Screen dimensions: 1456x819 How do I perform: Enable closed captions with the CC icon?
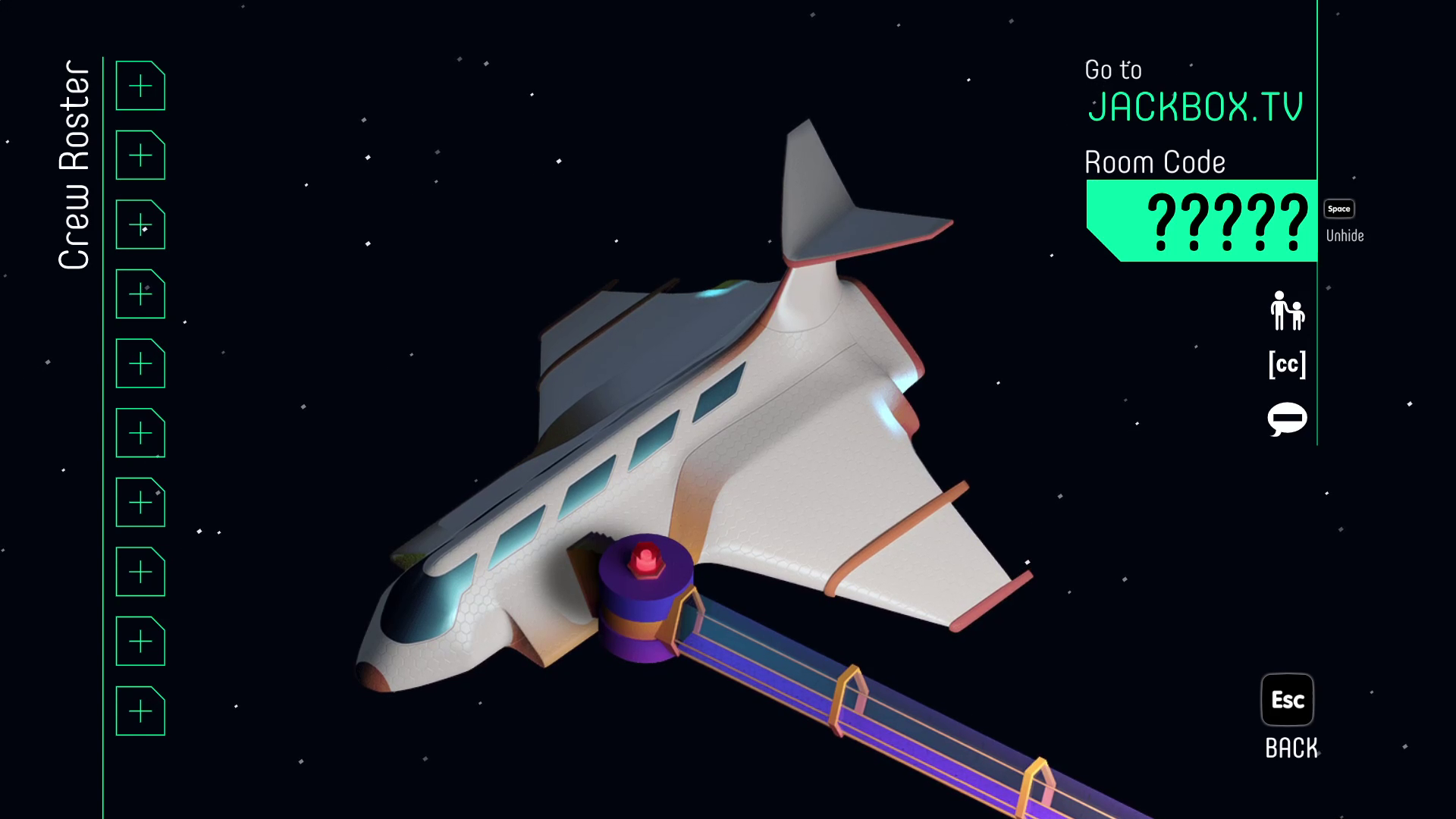1287,365
